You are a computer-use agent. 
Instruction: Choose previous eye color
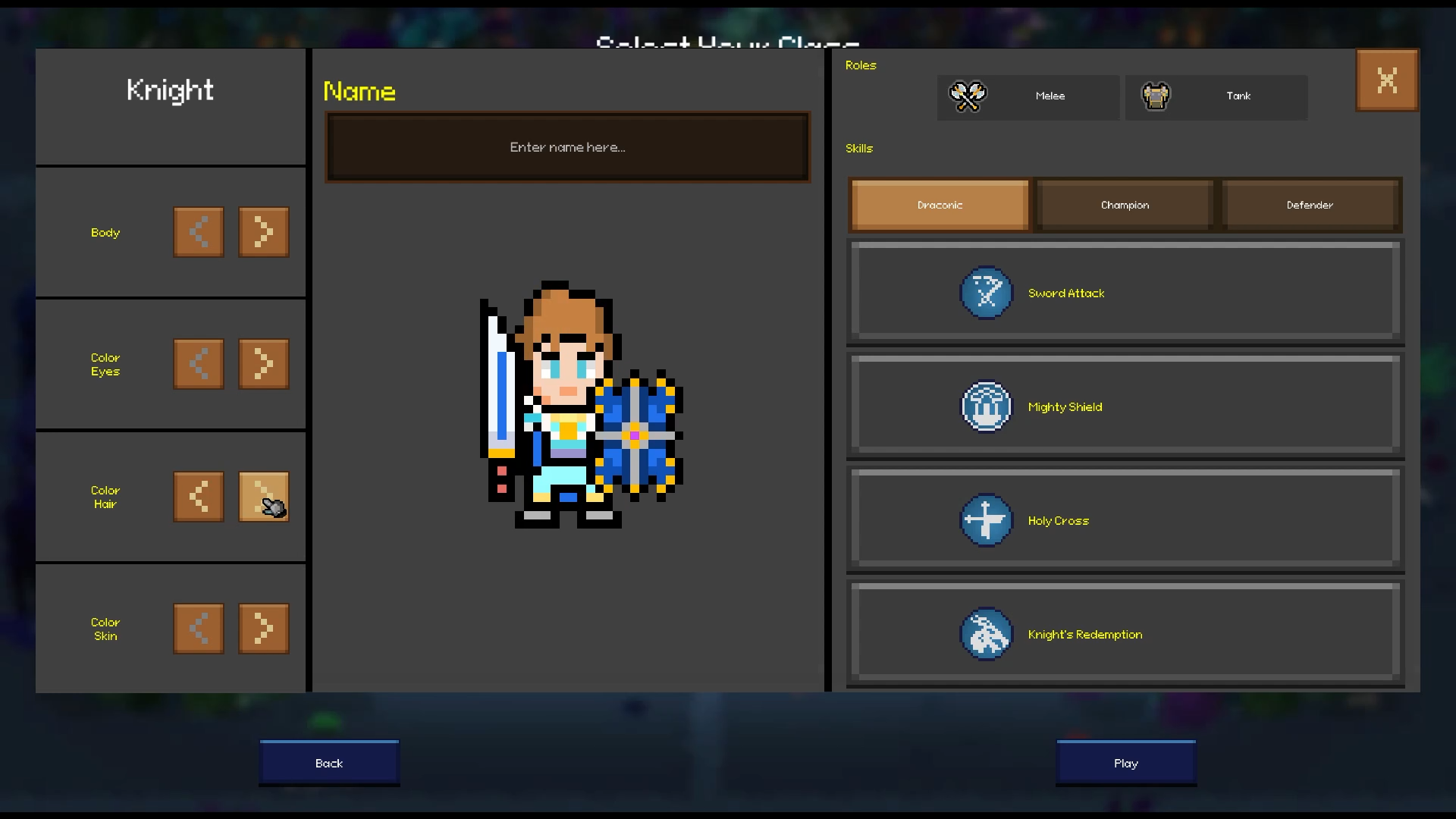point(199,364)
